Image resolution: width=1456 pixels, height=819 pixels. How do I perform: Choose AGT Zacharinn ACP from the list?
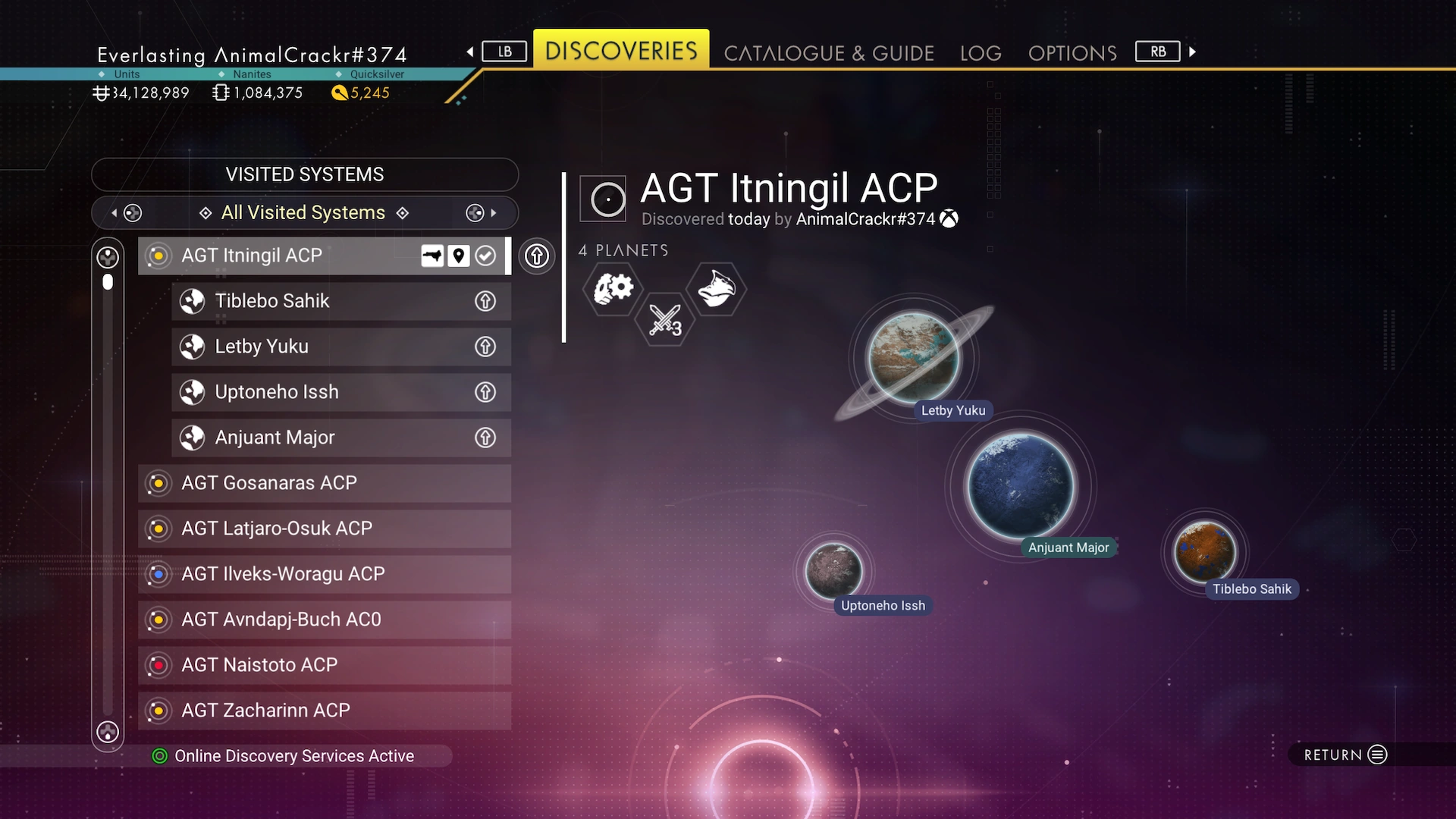click(324, 711)
